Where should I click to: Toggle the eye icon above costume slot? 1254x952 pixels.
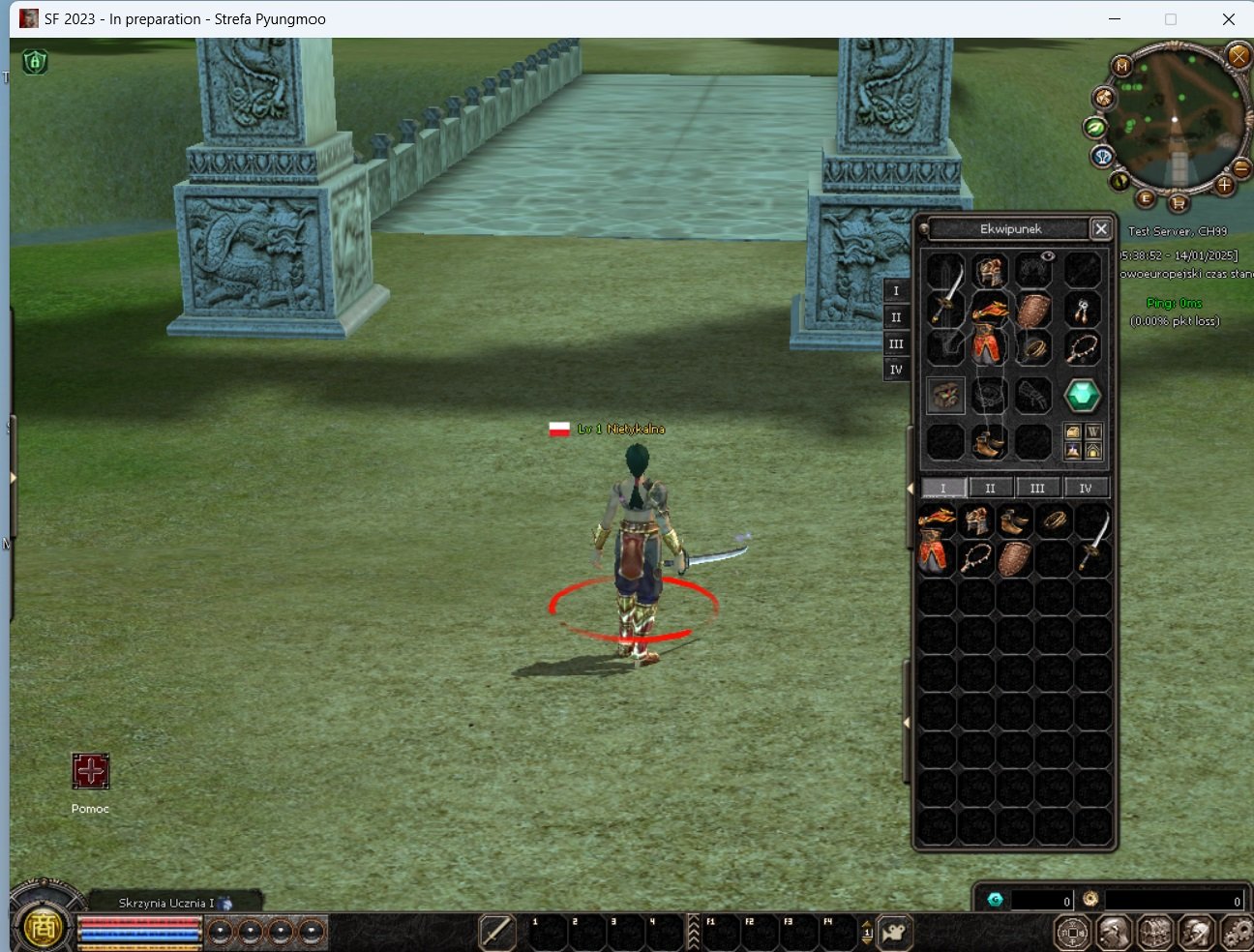tap(1047, 256)
